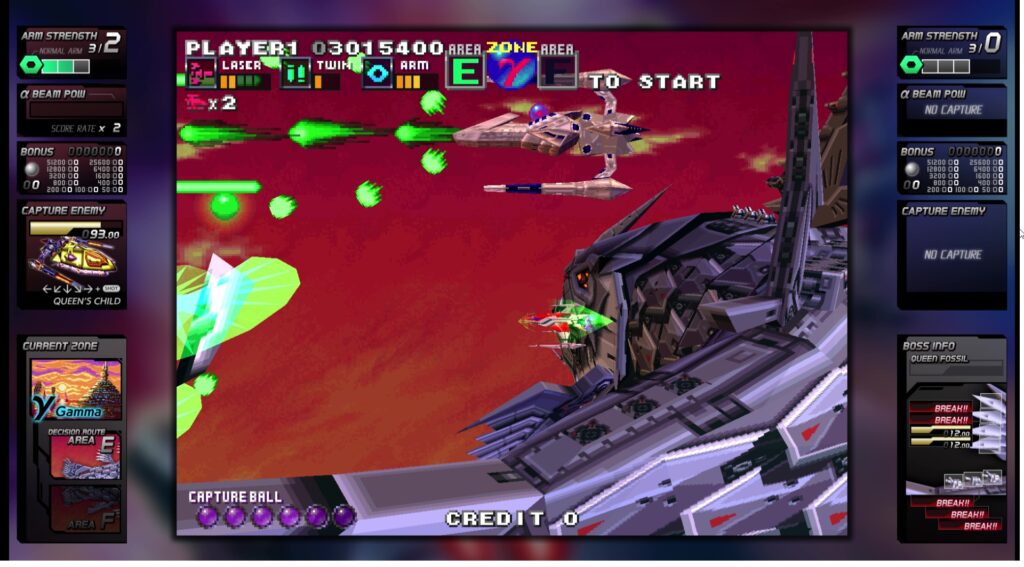Screen dimensions: 1024x567
Task: Click the player one Arm Strength panel
Action: (72, 53)
